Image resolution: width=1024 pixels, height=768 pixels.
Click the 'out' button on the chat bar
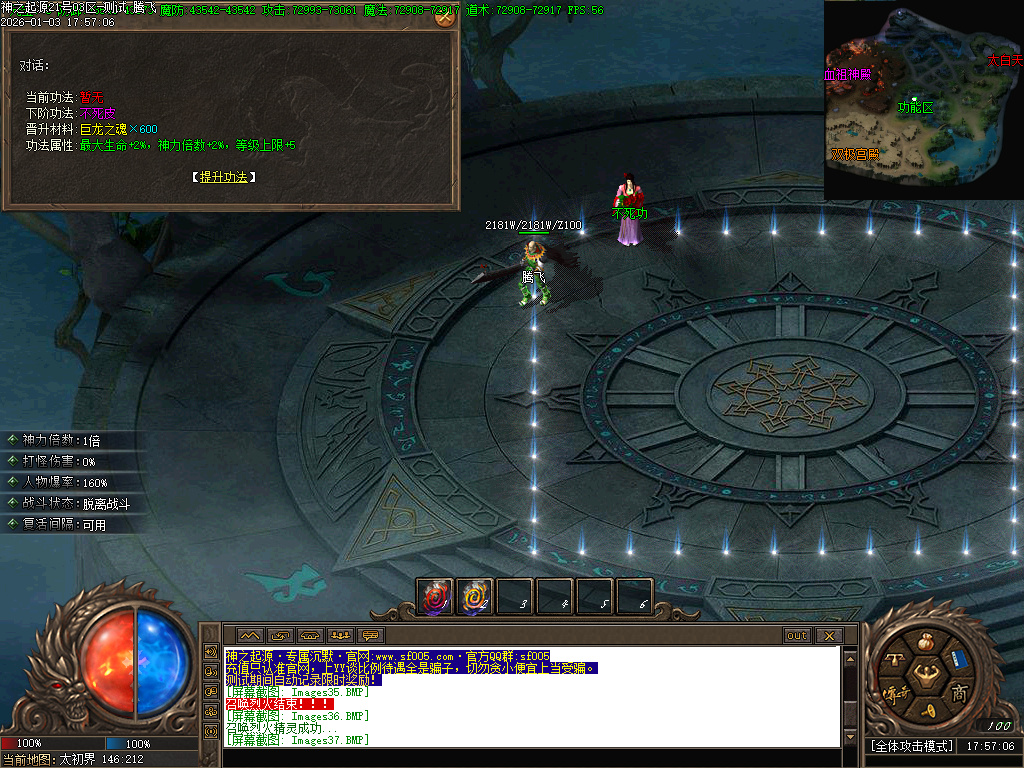coord(797,636)
